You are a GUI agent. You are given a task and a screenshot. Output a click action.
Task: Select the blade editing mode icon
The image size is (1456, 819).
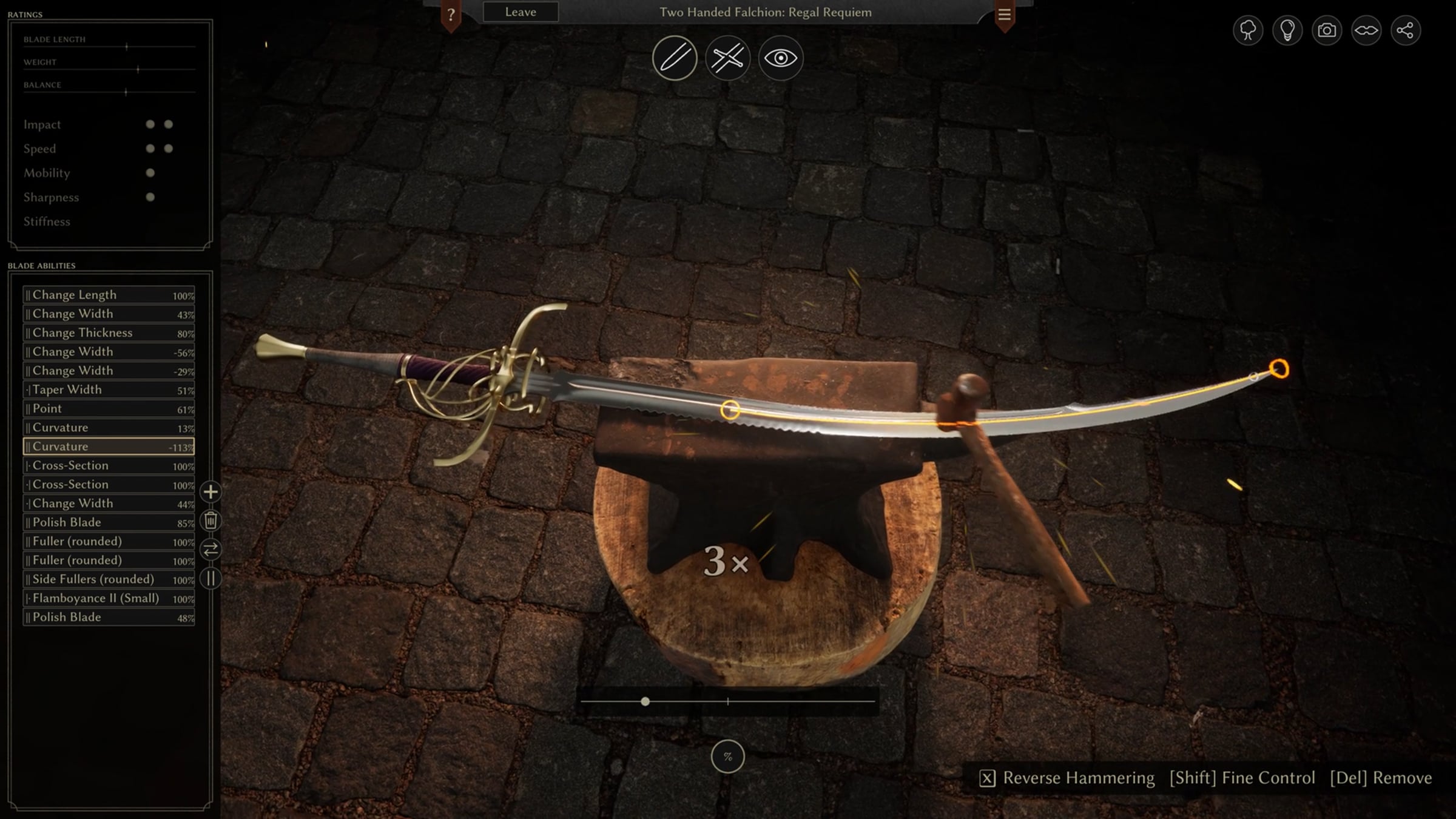click(675, 58)
